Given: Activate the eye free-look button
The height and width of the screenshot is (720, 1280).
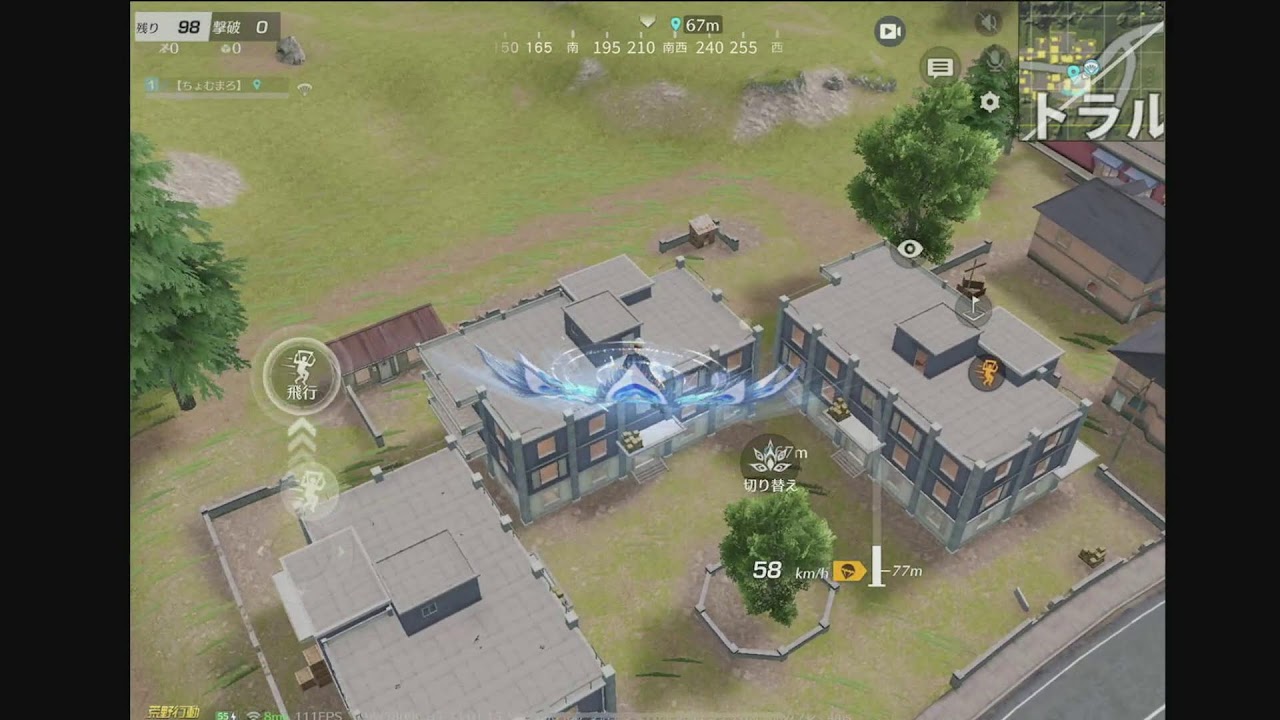Looking at the screenshot, I should 909,249.
